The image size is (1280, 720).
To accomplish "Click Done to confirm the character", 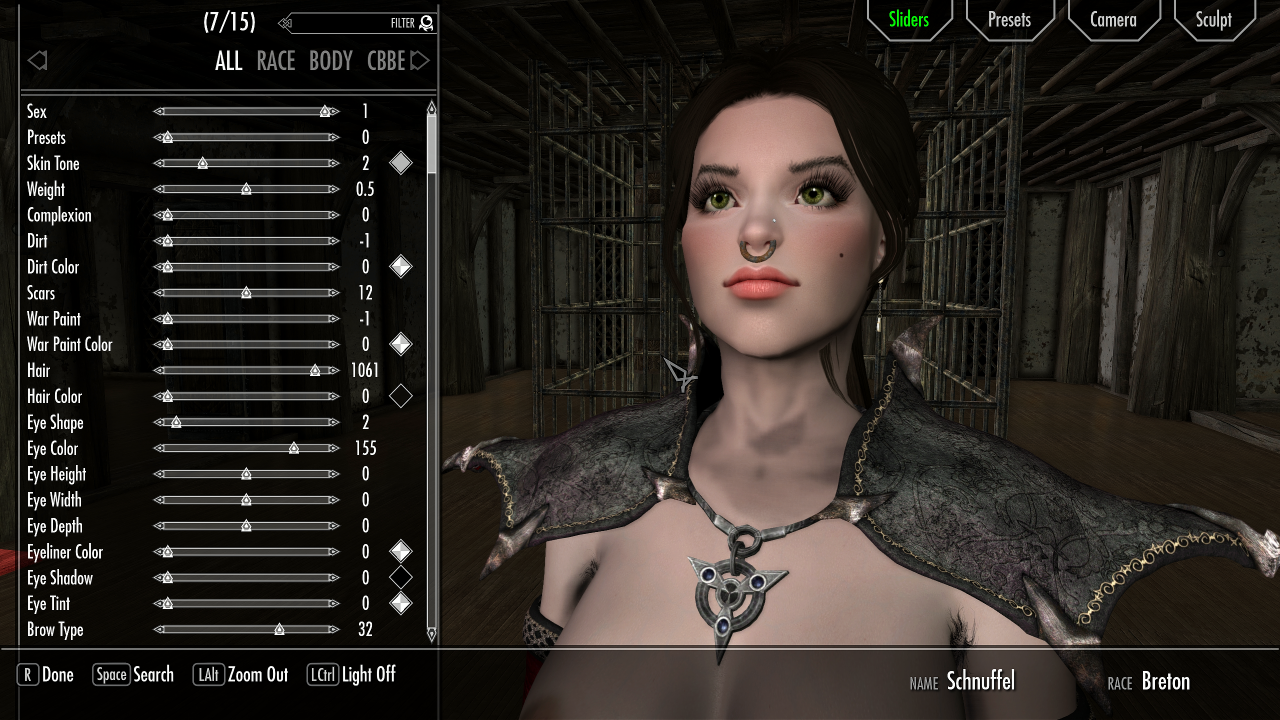I will [x=44, y=675].
